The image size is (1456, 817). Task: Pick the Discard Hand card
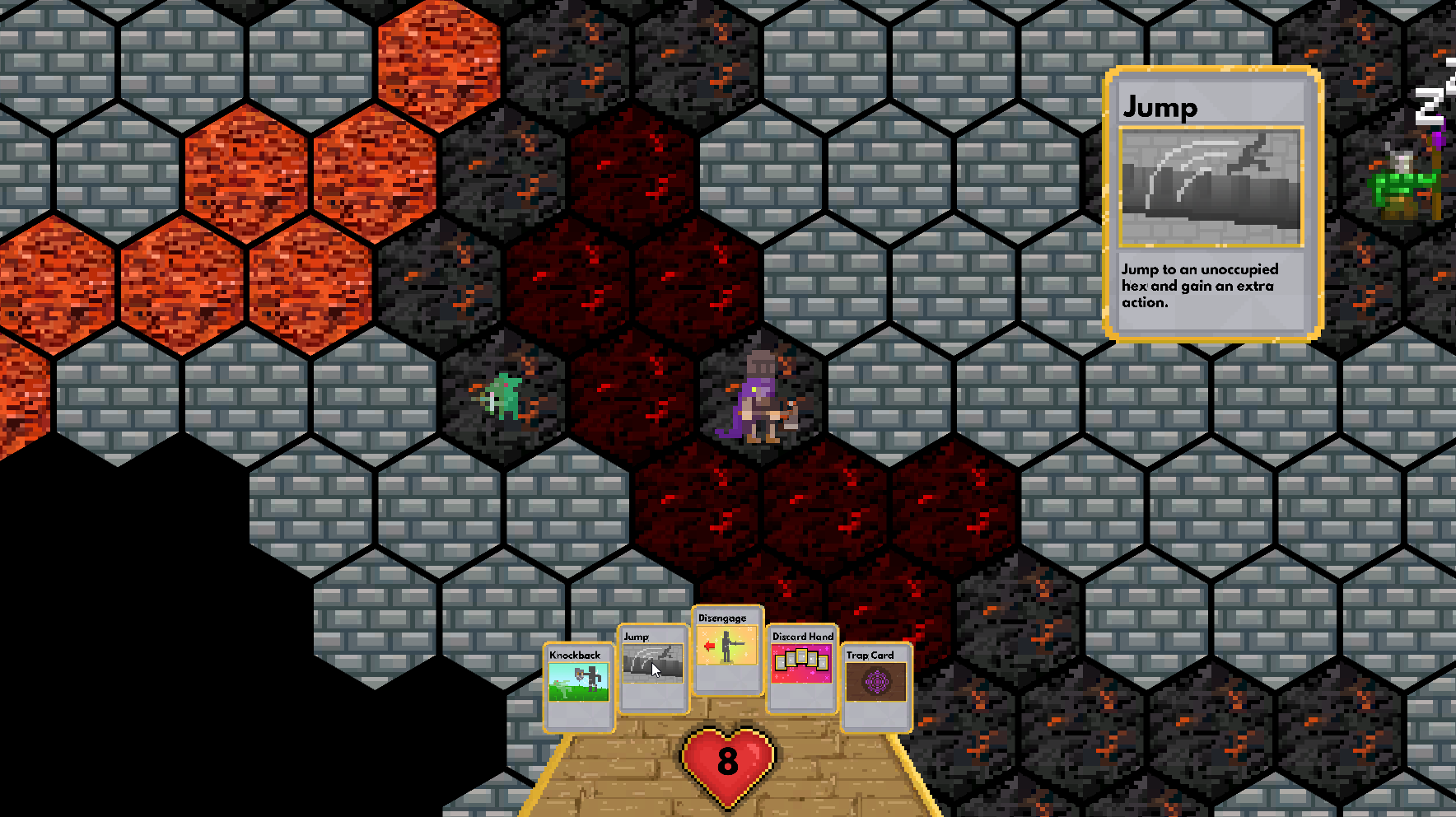point(802,669)
